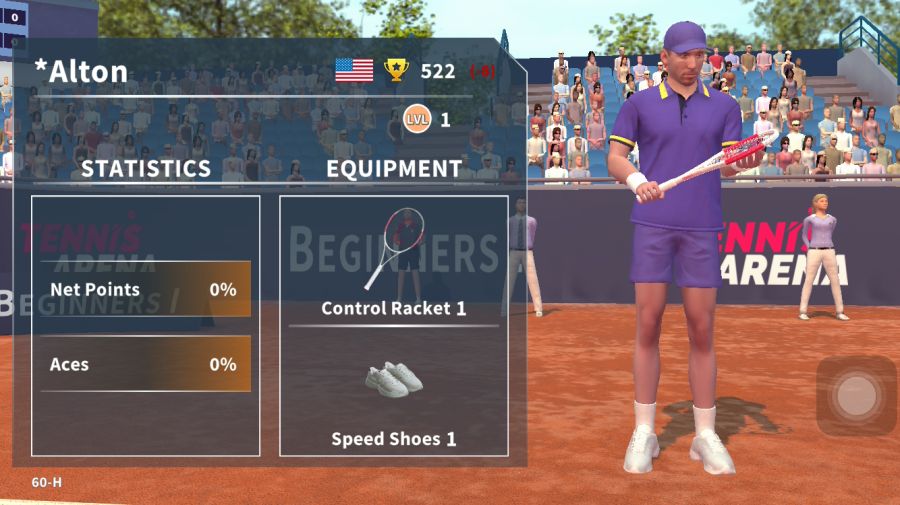
Task: Click the orange LVL badge
Action: (x=417, y=120)
